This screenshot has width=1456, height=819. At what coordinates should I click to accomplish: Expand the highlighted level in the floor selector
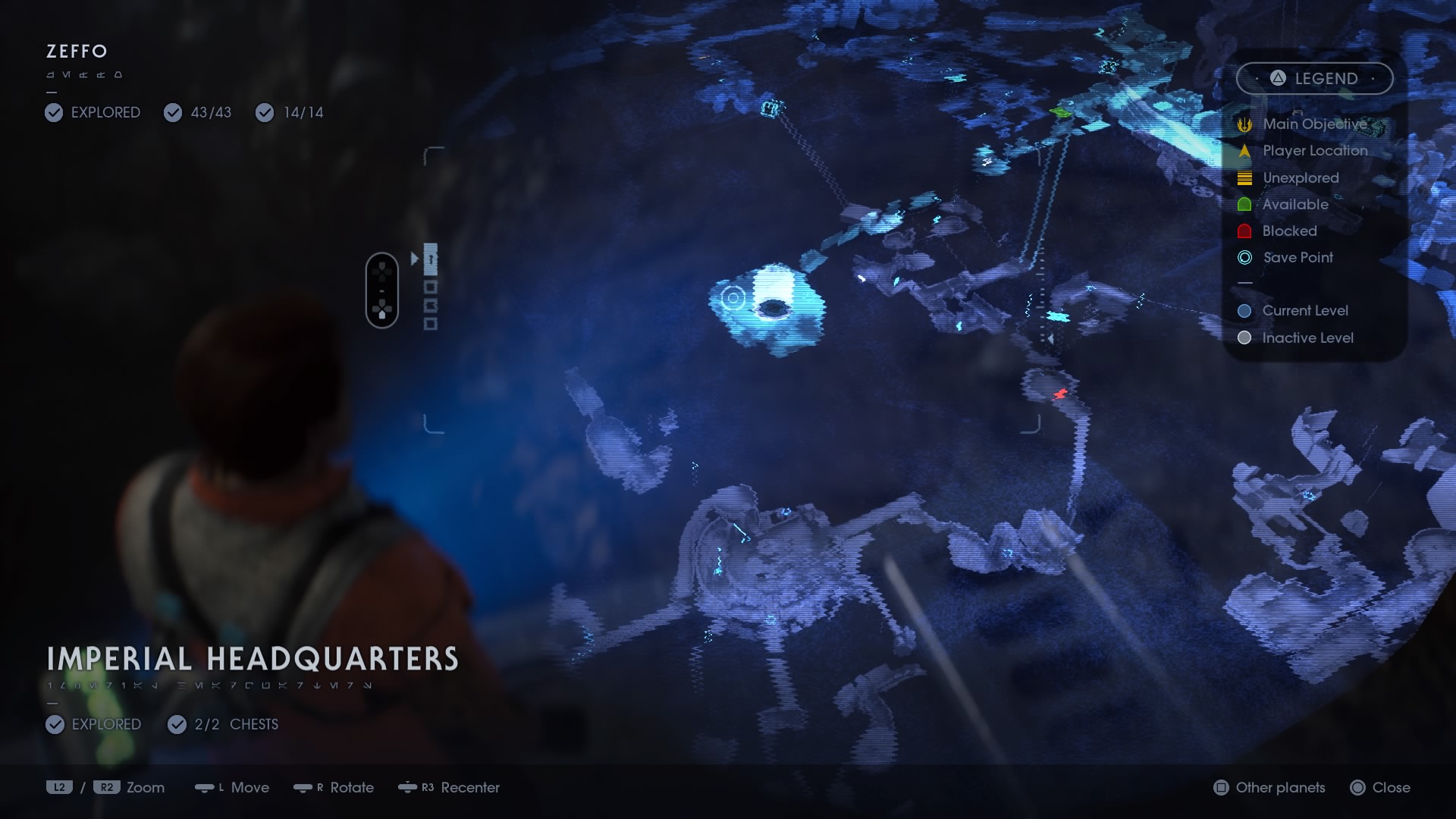(x=432, y=258)
